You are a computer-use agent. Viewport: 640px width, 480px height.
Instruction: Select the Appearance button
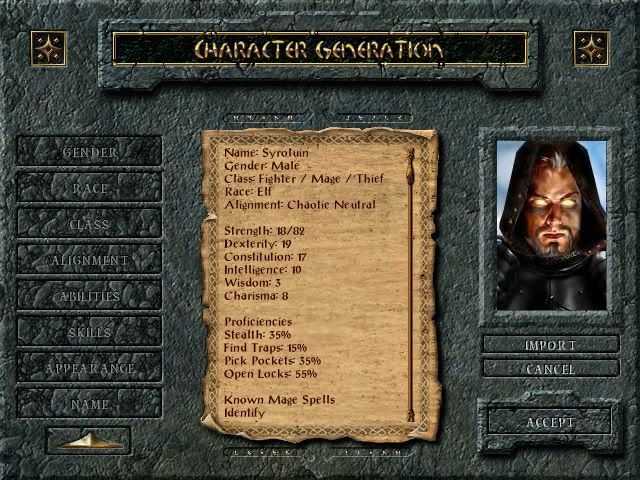click(x=90, y=368)
